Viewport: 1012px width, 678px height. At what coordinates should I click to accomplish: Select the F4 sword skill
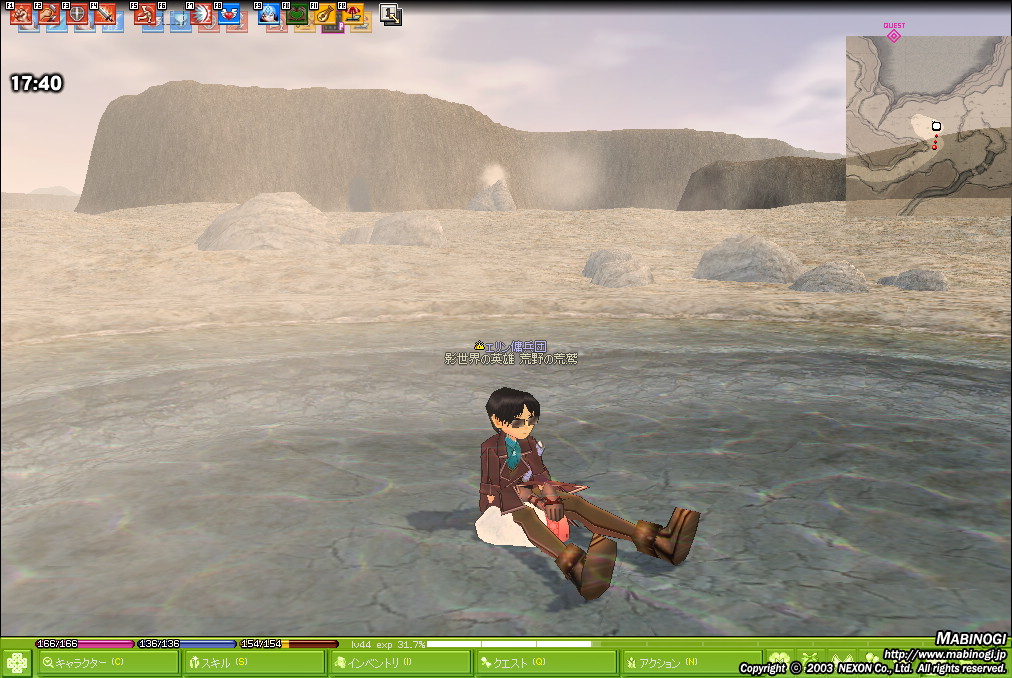tap(105, 14)
